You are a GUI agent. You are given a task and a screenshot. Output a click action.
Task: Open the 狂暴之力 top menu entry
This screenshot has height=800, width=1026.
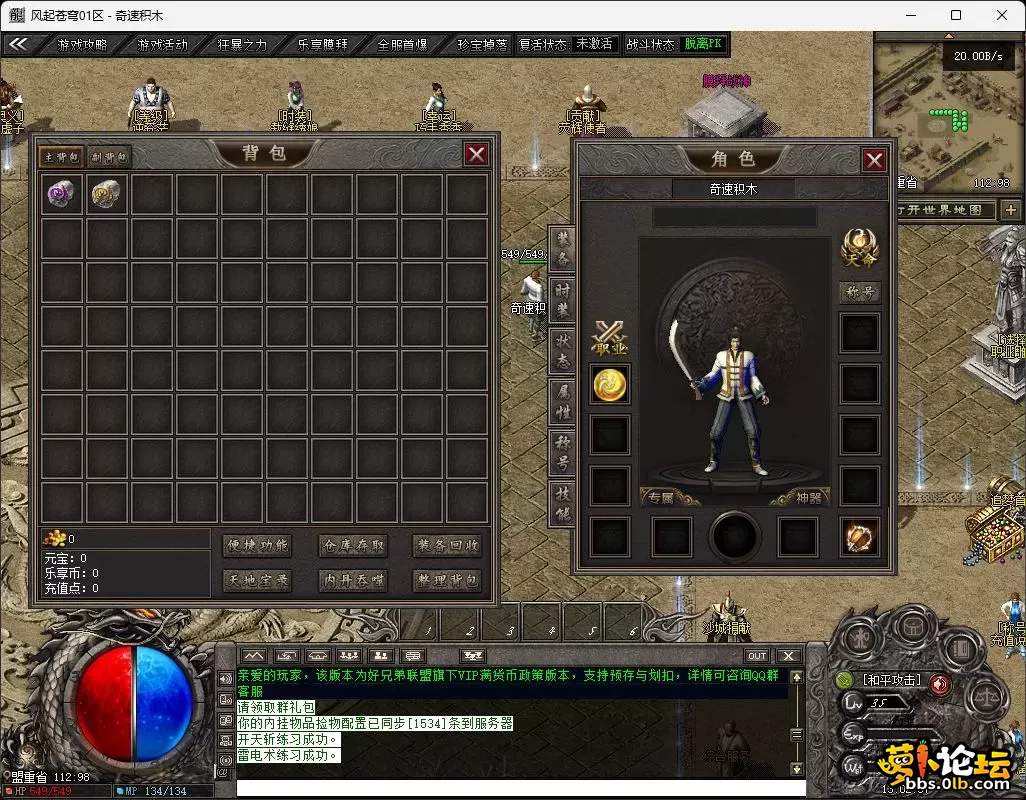pos(242,44)
